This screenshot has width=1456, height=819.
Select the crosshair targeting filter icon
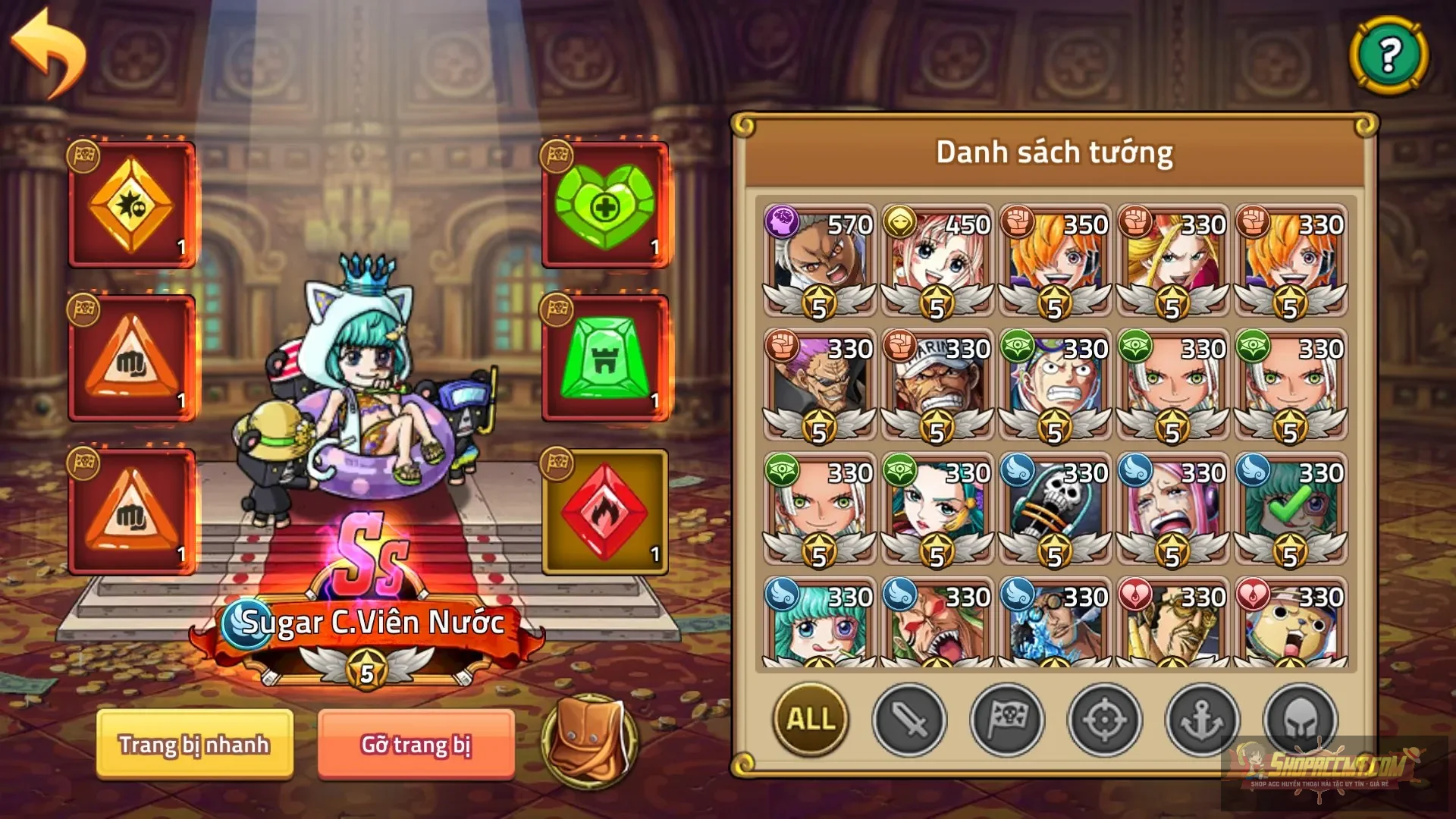(x=1103, y=721)
